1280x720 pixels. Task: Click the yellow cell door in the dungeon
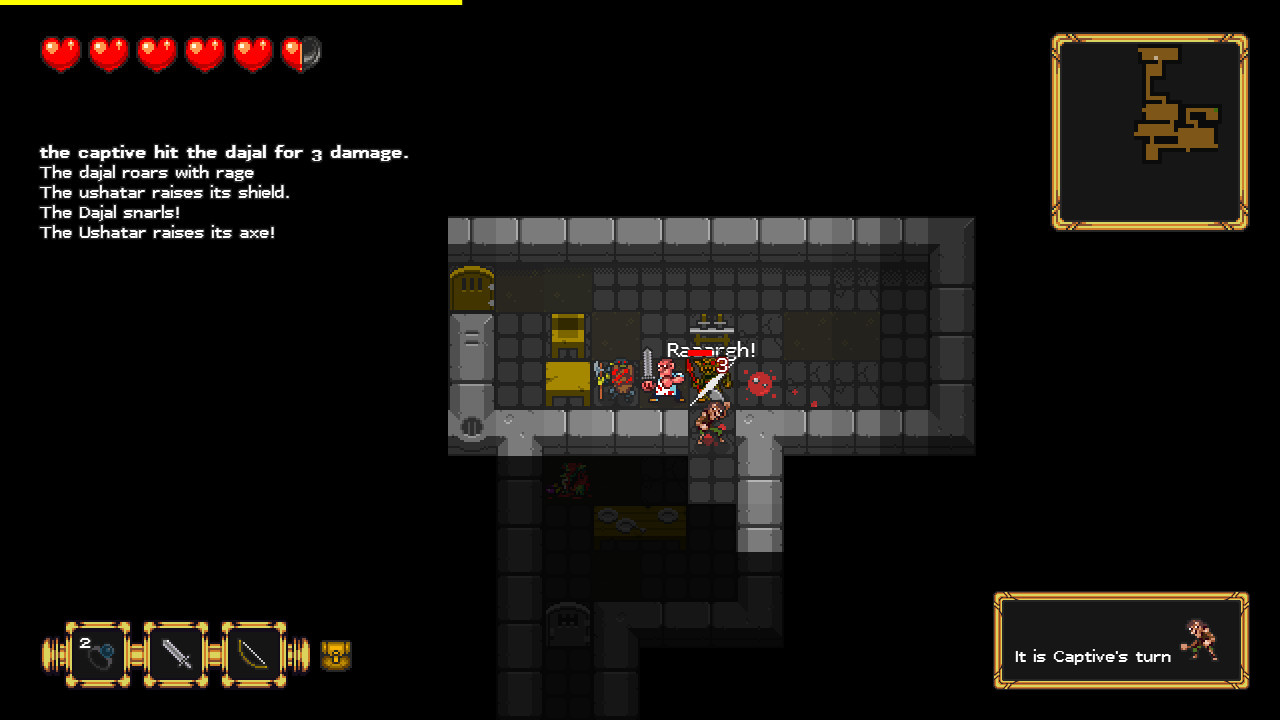coord(470,288)
